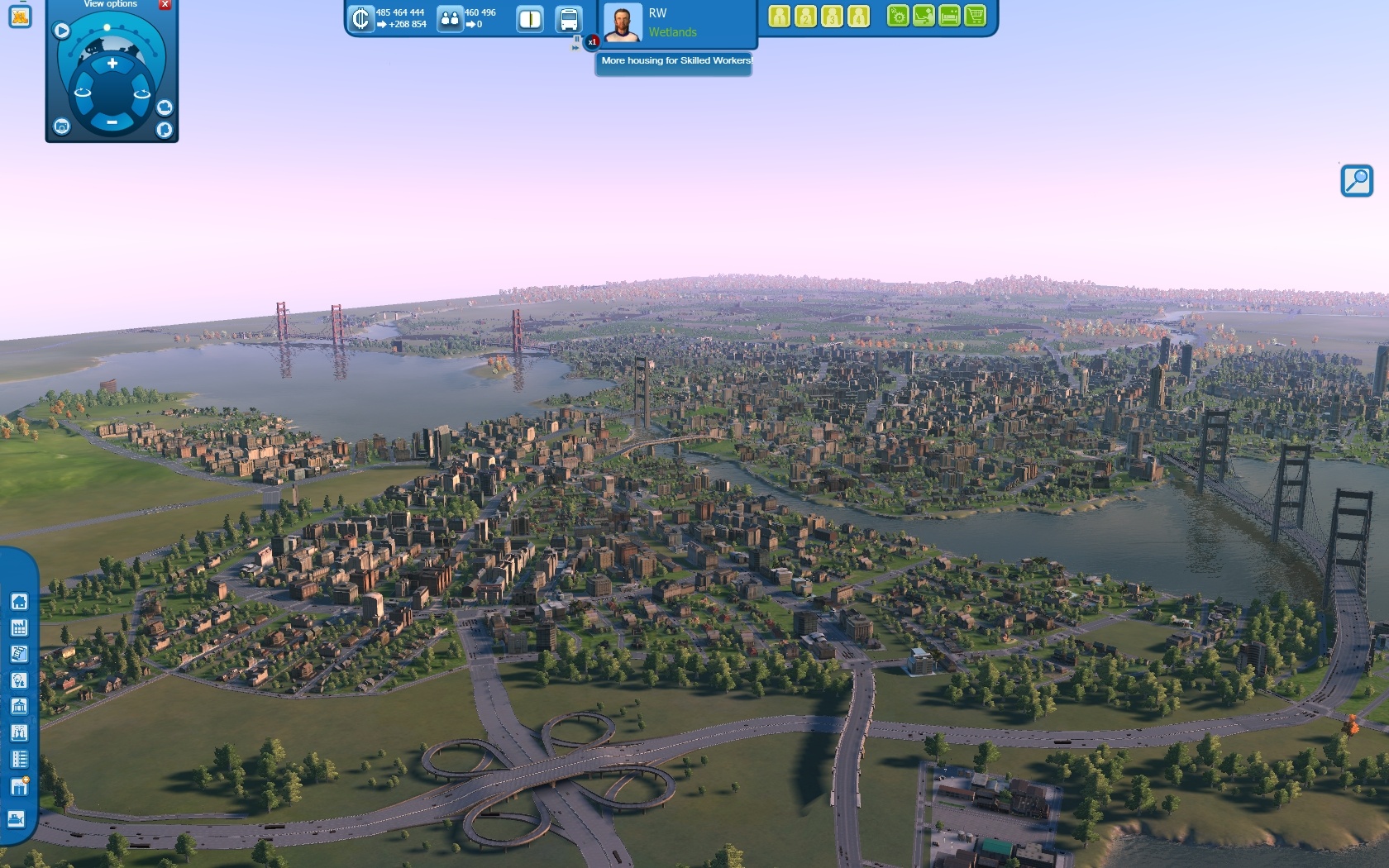Select the yellow shopping cart icon
This screenshot has width=1389, height=868.
click(976, 16)
